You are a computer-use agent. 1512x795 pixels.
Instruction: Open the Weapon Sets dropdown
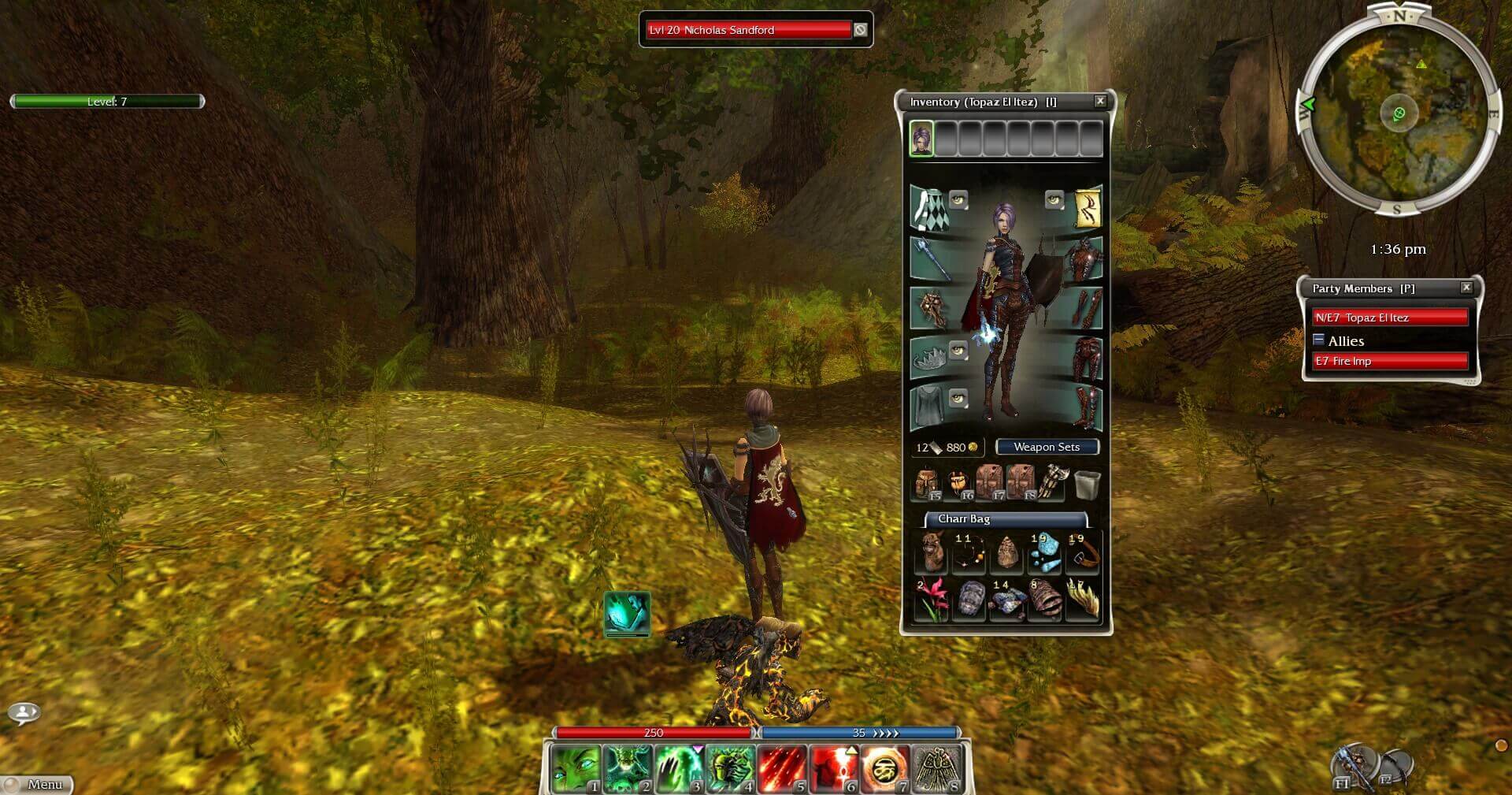click(1047, 447)
